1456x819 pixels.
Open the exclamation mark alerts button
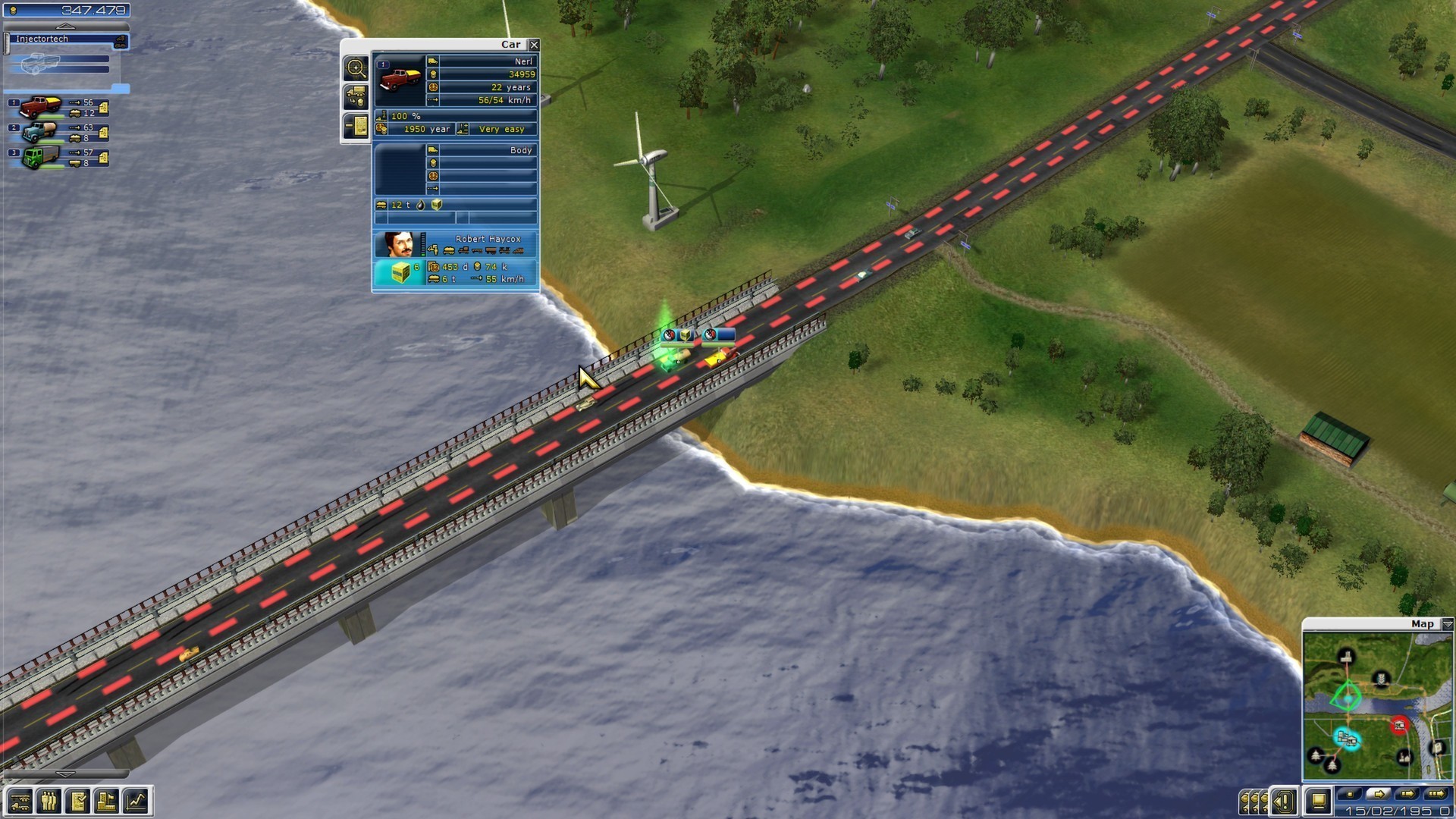click(1285, 801)
